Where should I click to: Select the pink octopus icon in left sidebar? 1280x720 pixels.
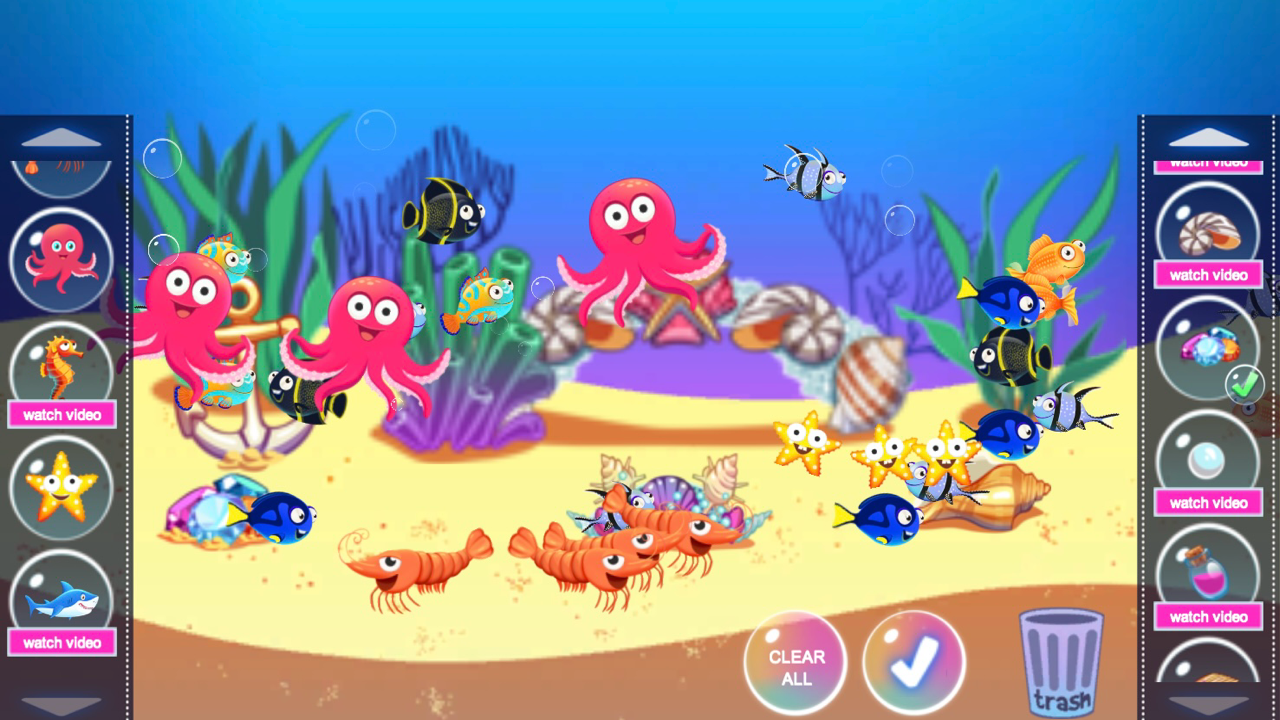62,258
